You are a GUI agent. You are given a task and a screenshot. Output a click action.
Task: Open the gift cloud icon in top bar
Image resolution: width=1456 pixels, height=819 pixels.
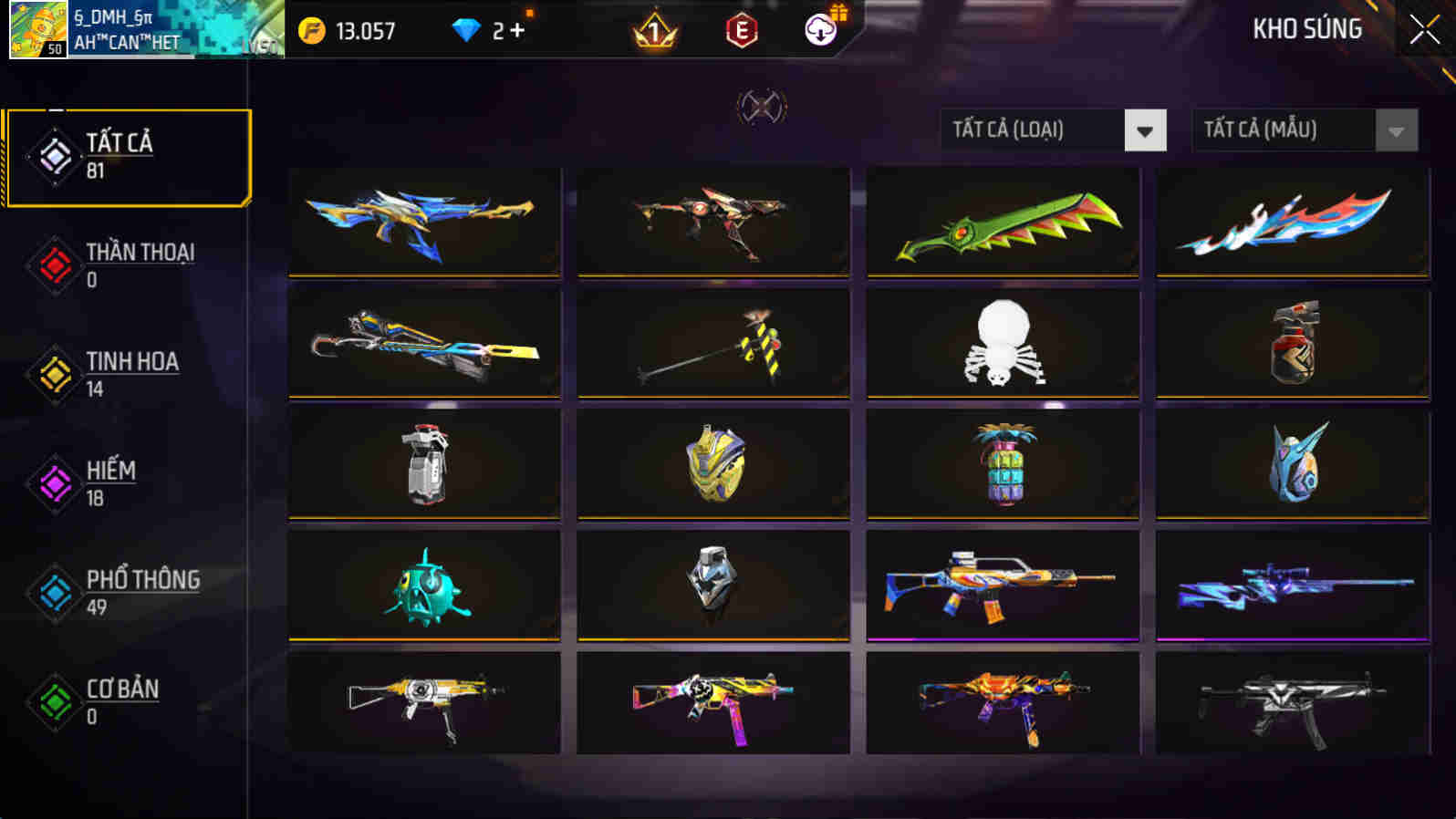point(819,30)
